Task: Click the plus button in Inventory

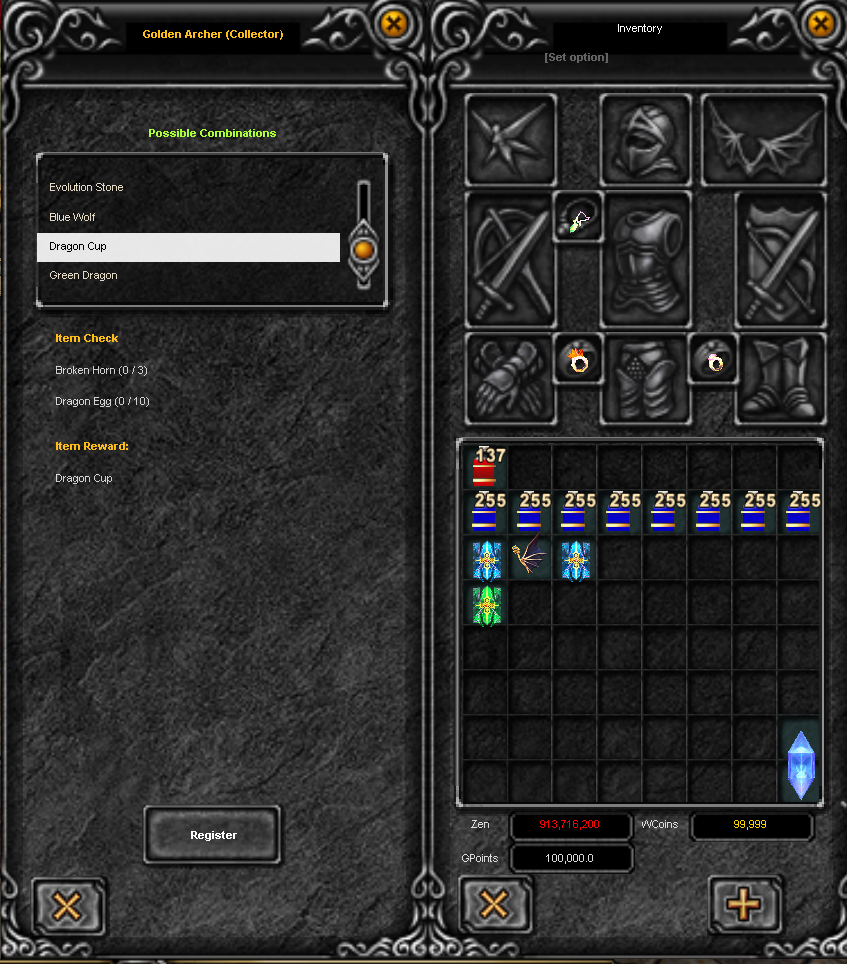Action: 743,905
